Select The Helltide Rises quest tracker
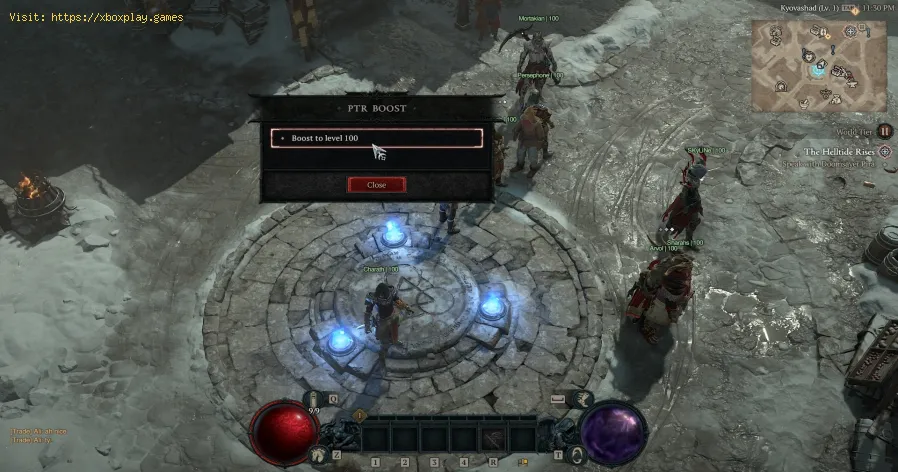The height and width of the screenshot is (472, 898). click(839, 151)
